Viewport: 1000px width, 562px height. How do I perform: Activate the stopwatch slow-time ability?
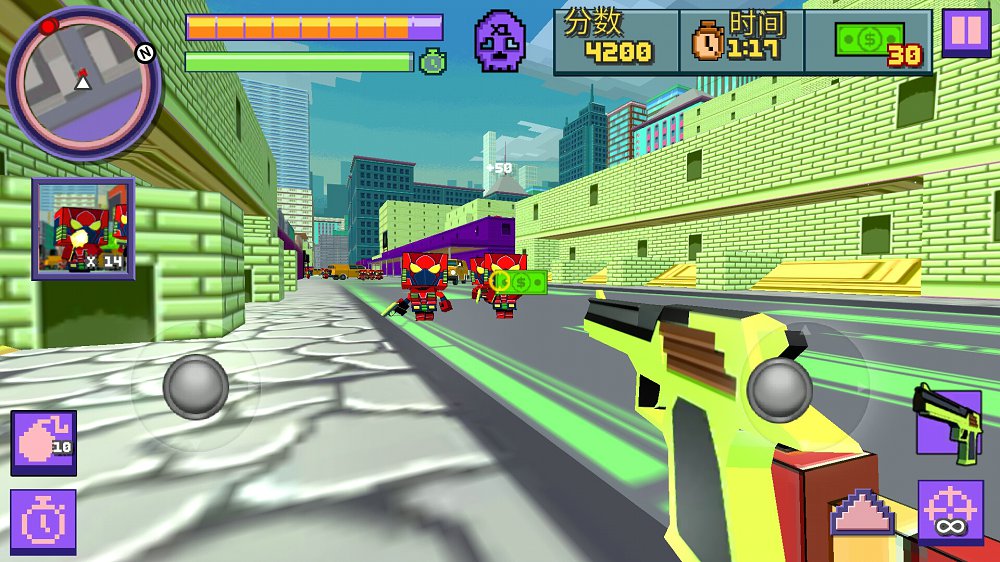(43, 522)
